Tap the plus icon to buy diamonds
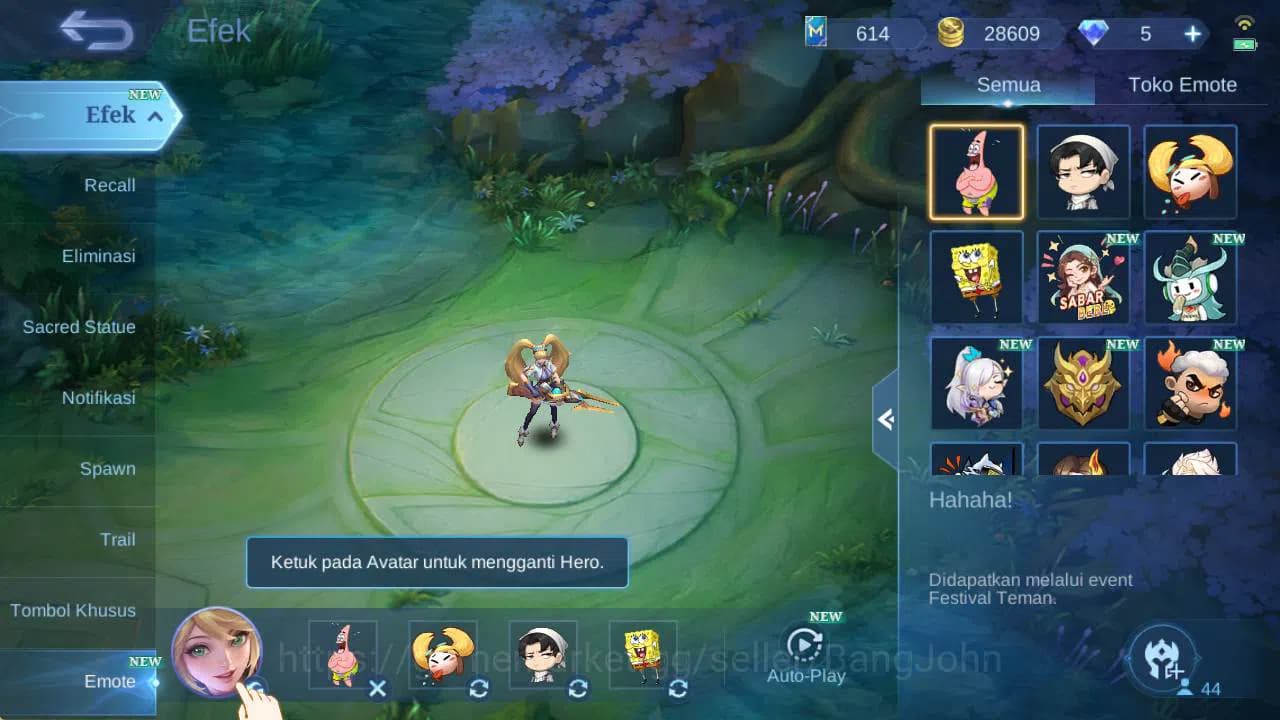 point(1191,33)
